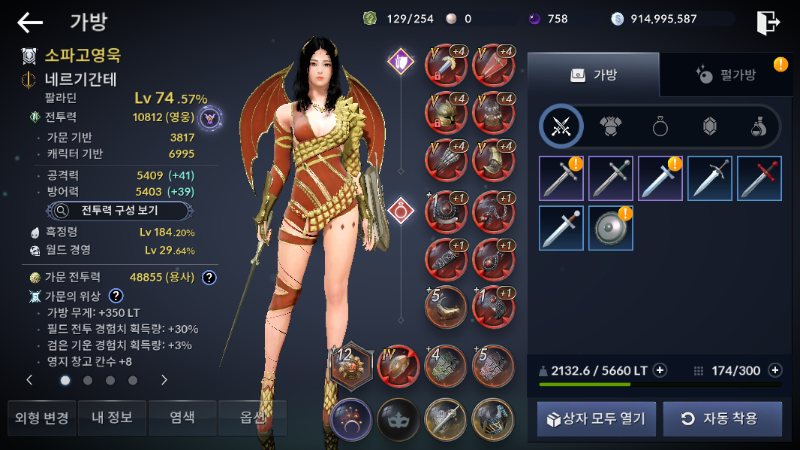Exit via the door icon
This screenshot has height=450, width=800.
(x=768, y=21)
